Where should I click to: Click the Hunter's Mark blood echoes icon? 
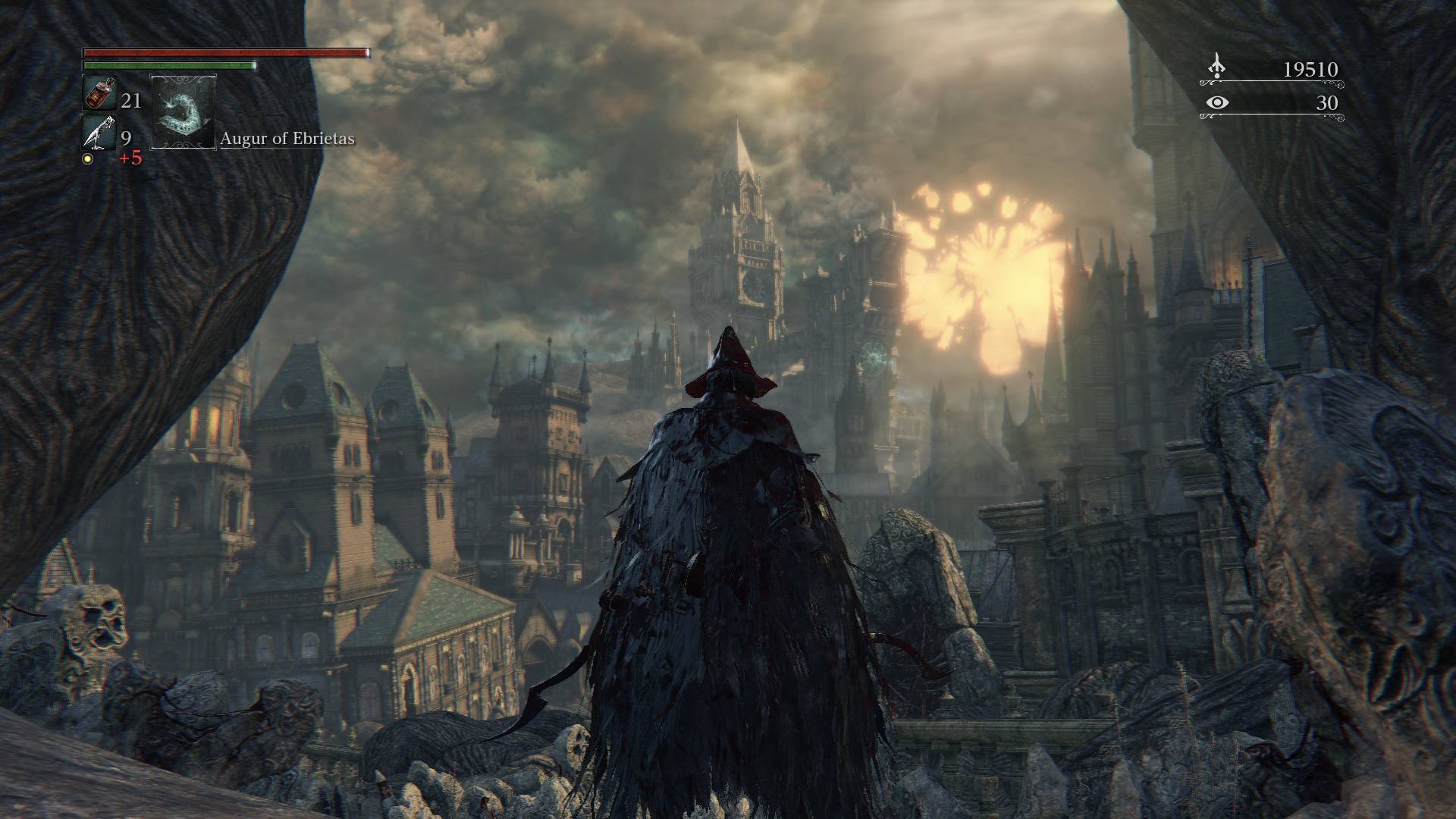pos(1216,64)
